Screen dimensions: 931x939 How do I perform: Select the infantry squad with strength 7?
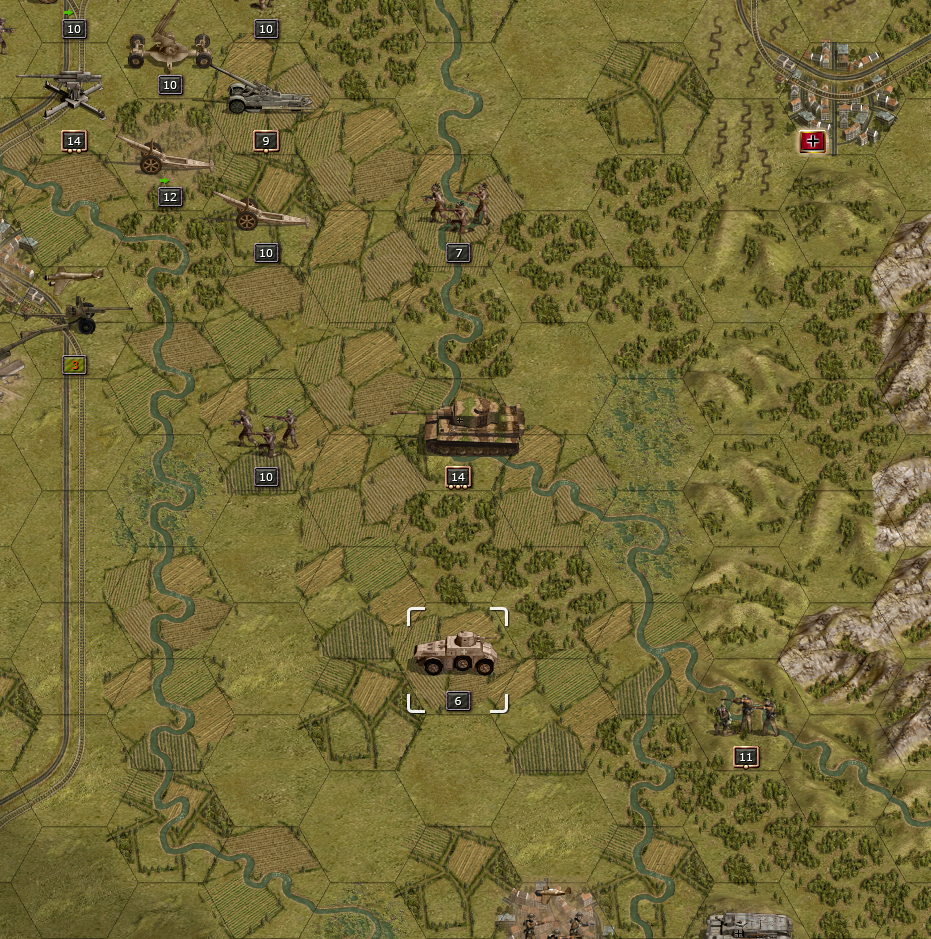click(x=458, y=207)
